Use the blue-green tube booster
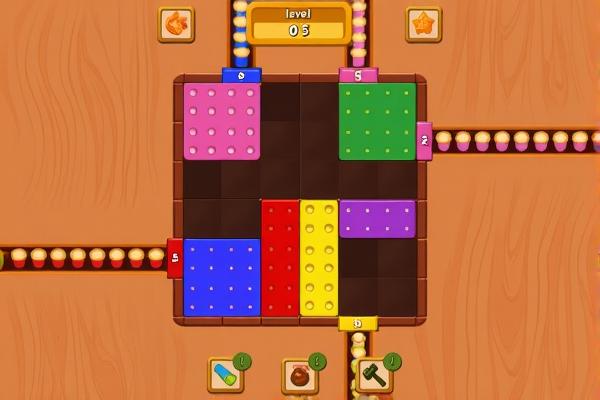Image resolution: width=600 pixels, height=400 pixels. click(x=225, y=375)
